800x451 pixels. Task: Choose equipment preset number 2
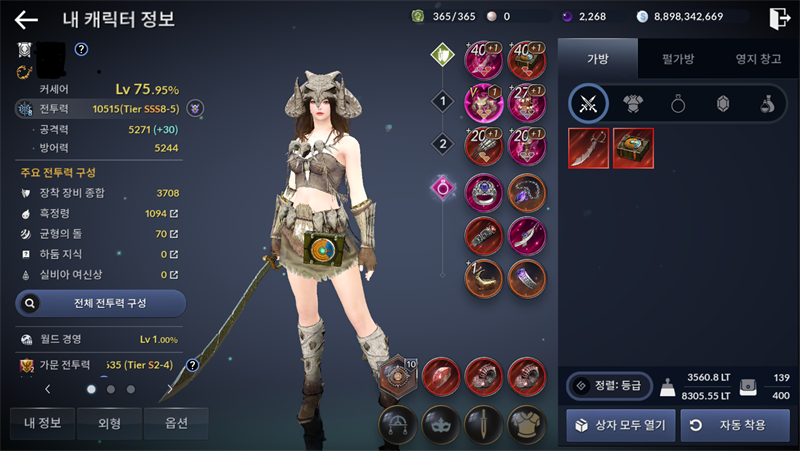[x=442, y=144]
